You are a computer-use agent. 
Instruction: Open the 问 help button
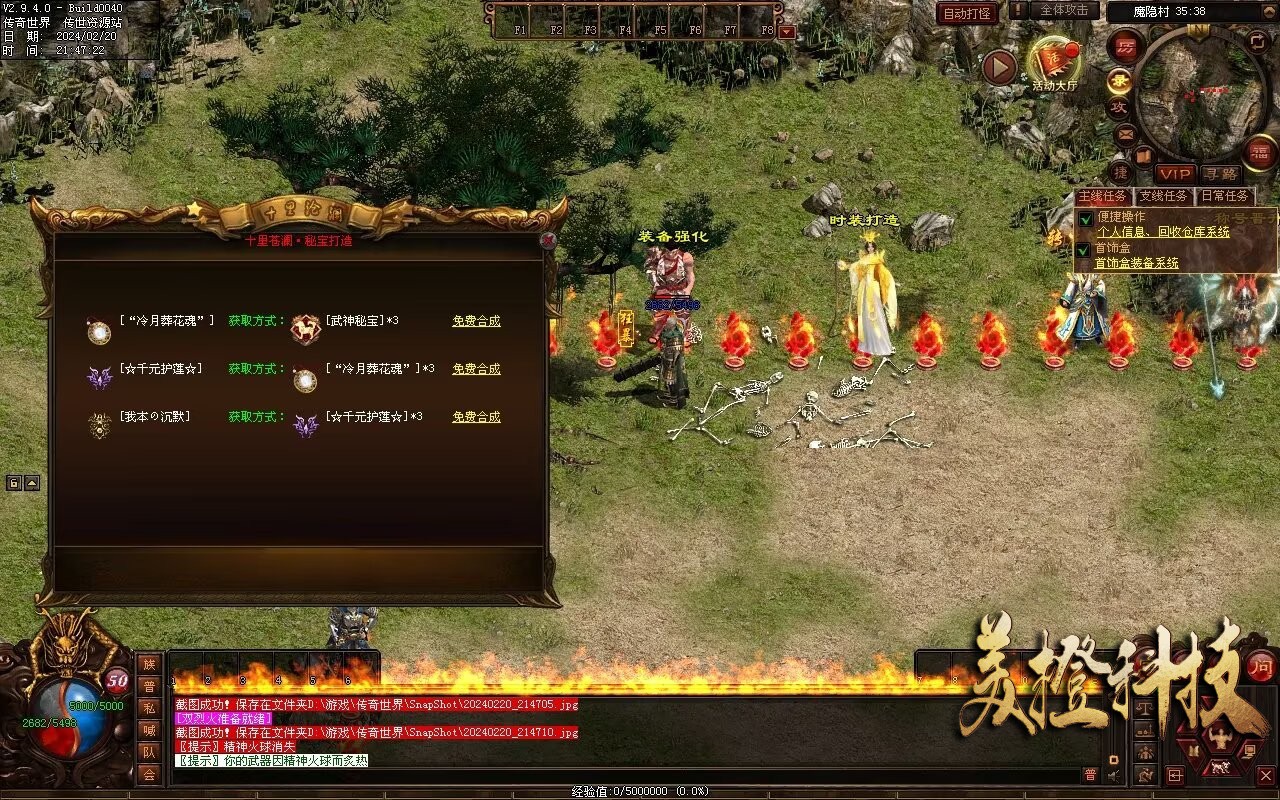coord(1260,667)
